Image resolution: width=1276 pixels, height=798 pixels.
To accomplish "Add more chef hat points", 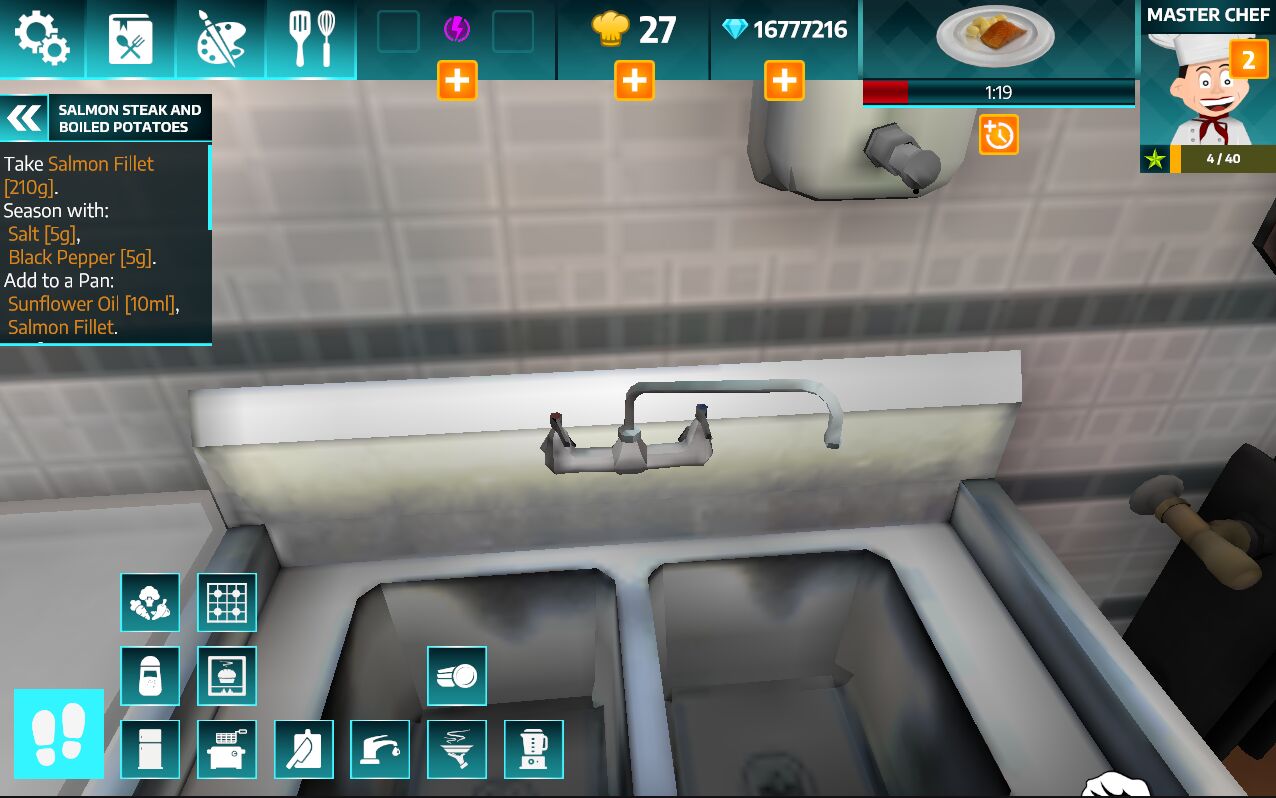I will pyautogui.click(x=634, y=80).
